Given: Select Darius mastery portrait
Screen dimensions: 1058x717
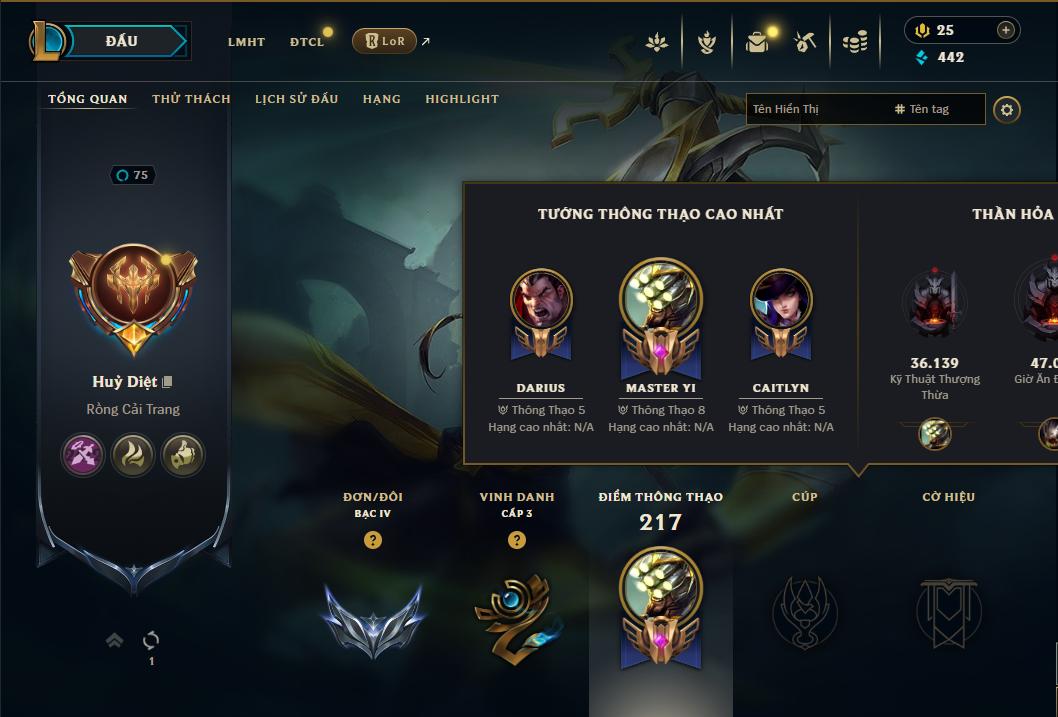Looking at the screenshot, I should click(x=541, y=300).
